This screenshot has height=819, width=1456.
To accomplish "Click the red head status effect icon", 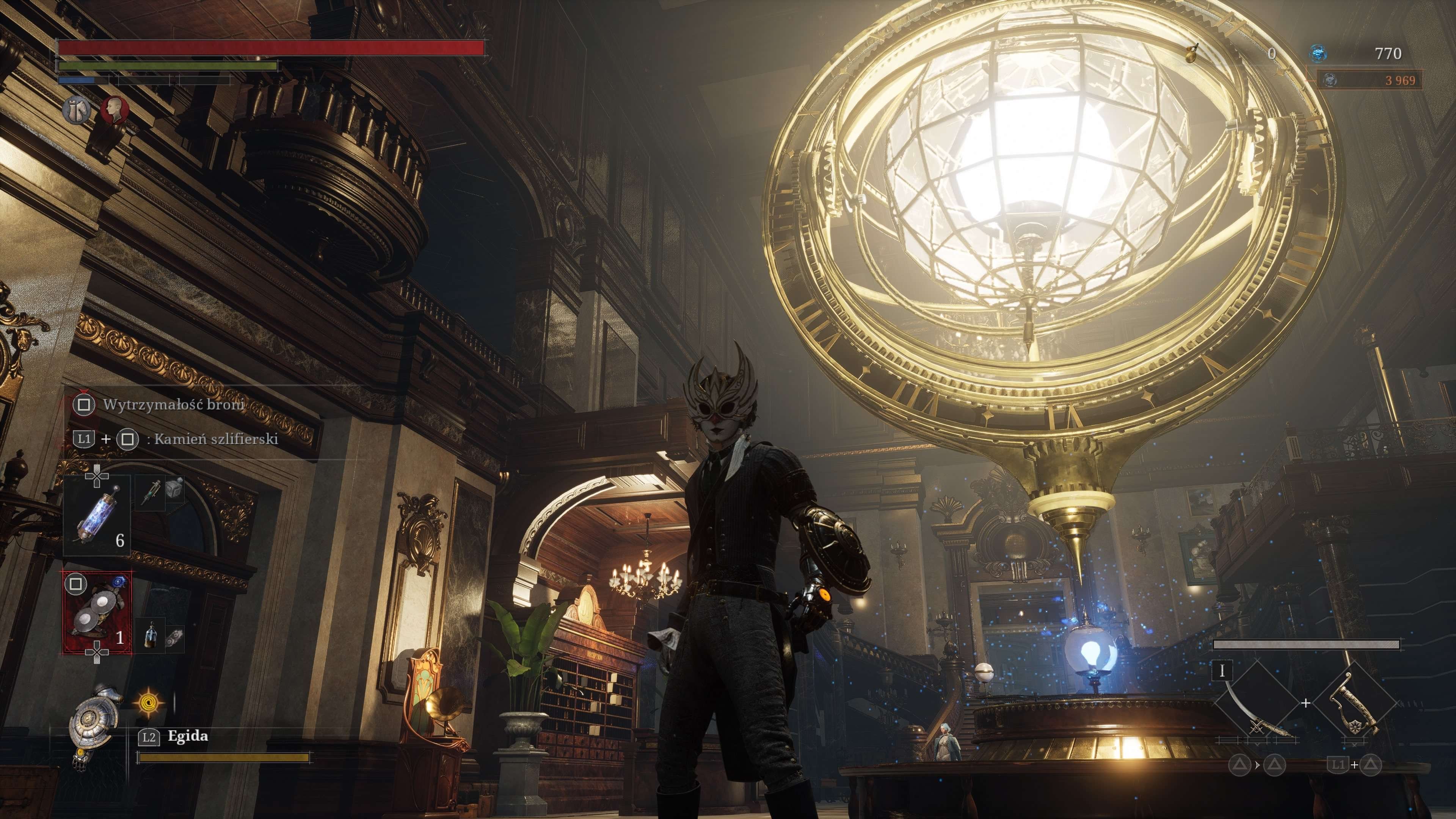I will (x=115, y=110).
